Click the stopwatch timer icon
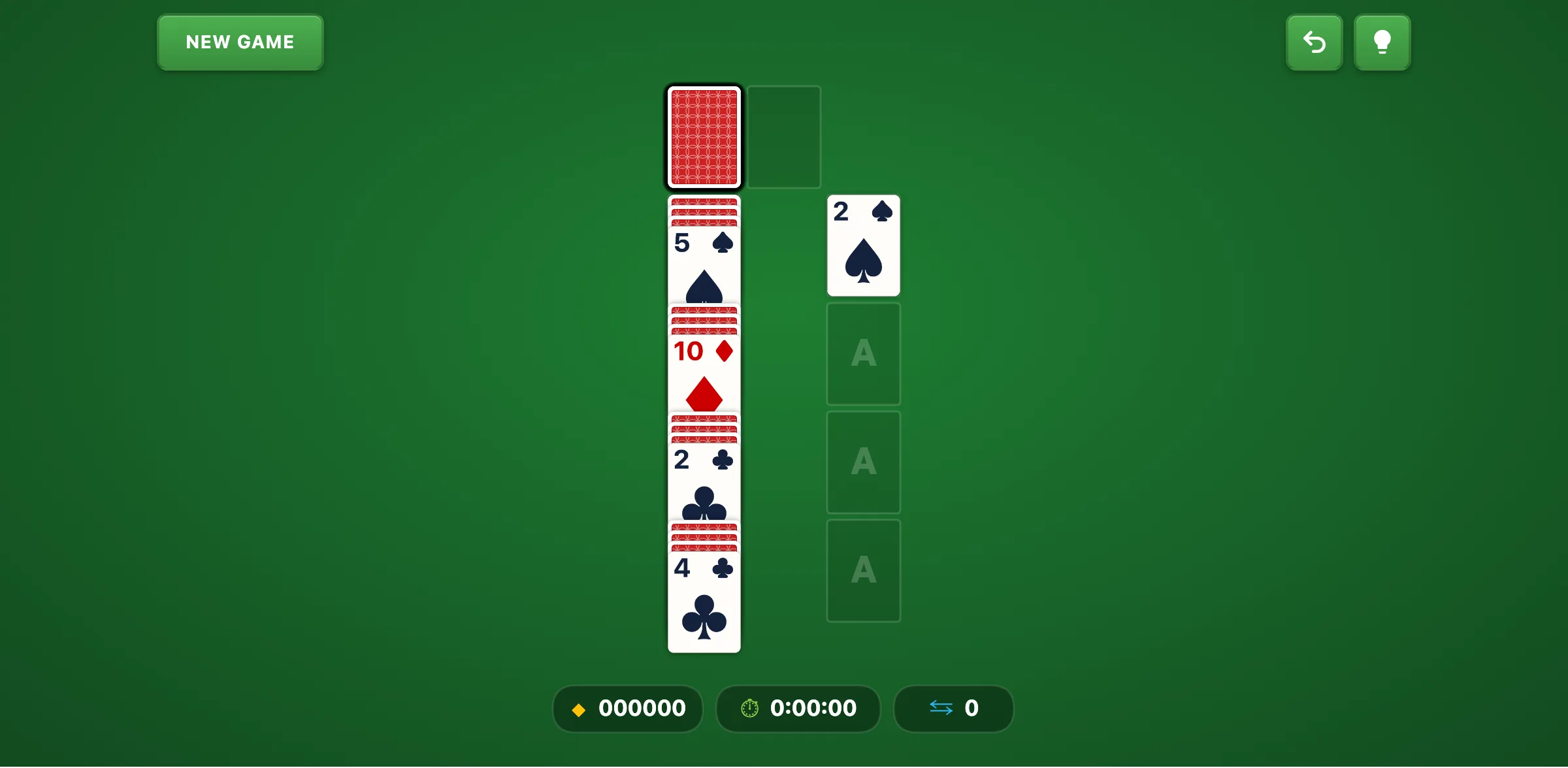1568x768 pixels. 749,709
